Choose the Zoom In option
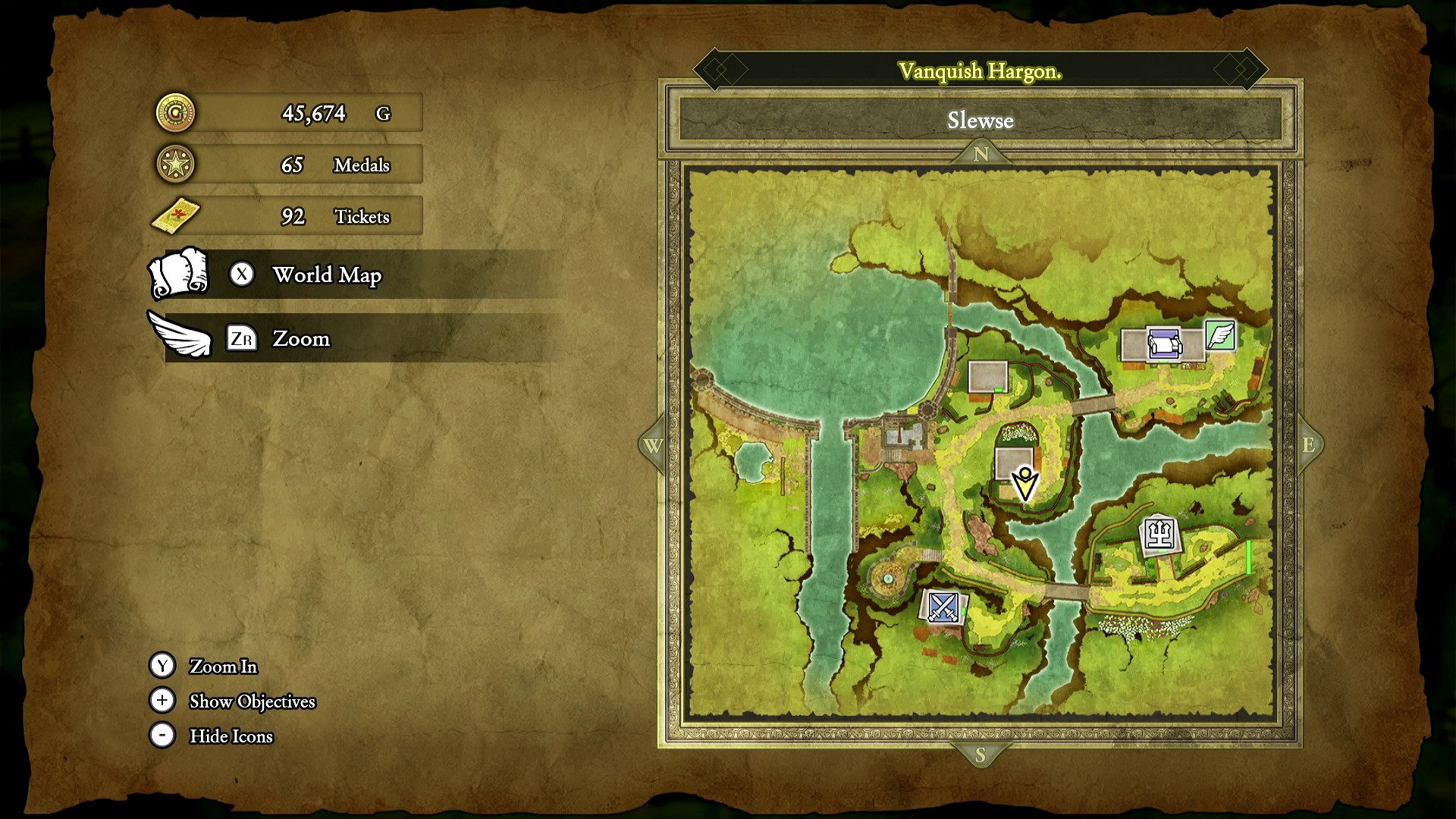Viewport: 1456px width, 819px height. [x=223, y=666]
